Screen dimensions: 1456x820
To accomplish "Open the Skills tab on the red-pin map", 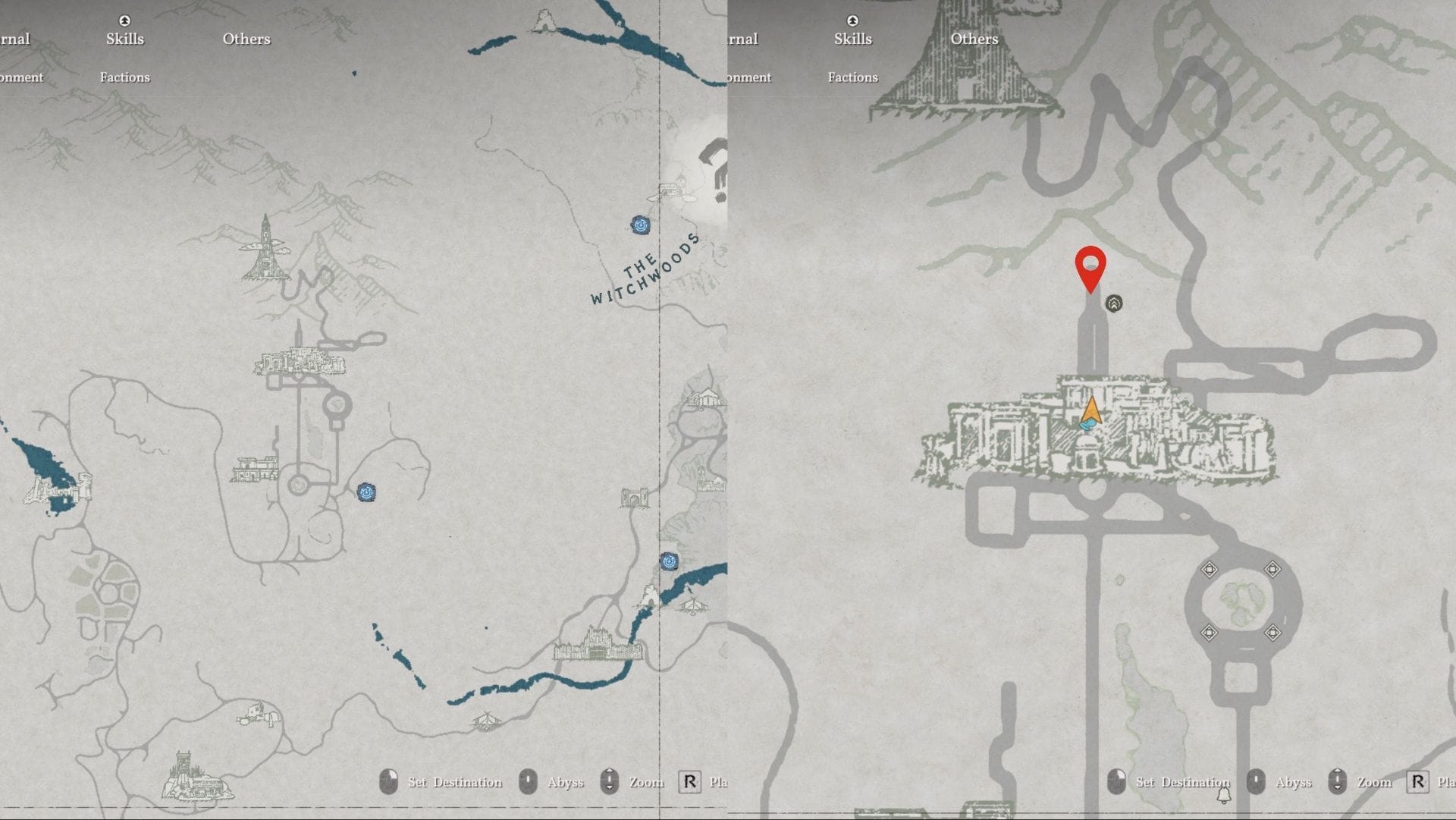I will [852, 39].
